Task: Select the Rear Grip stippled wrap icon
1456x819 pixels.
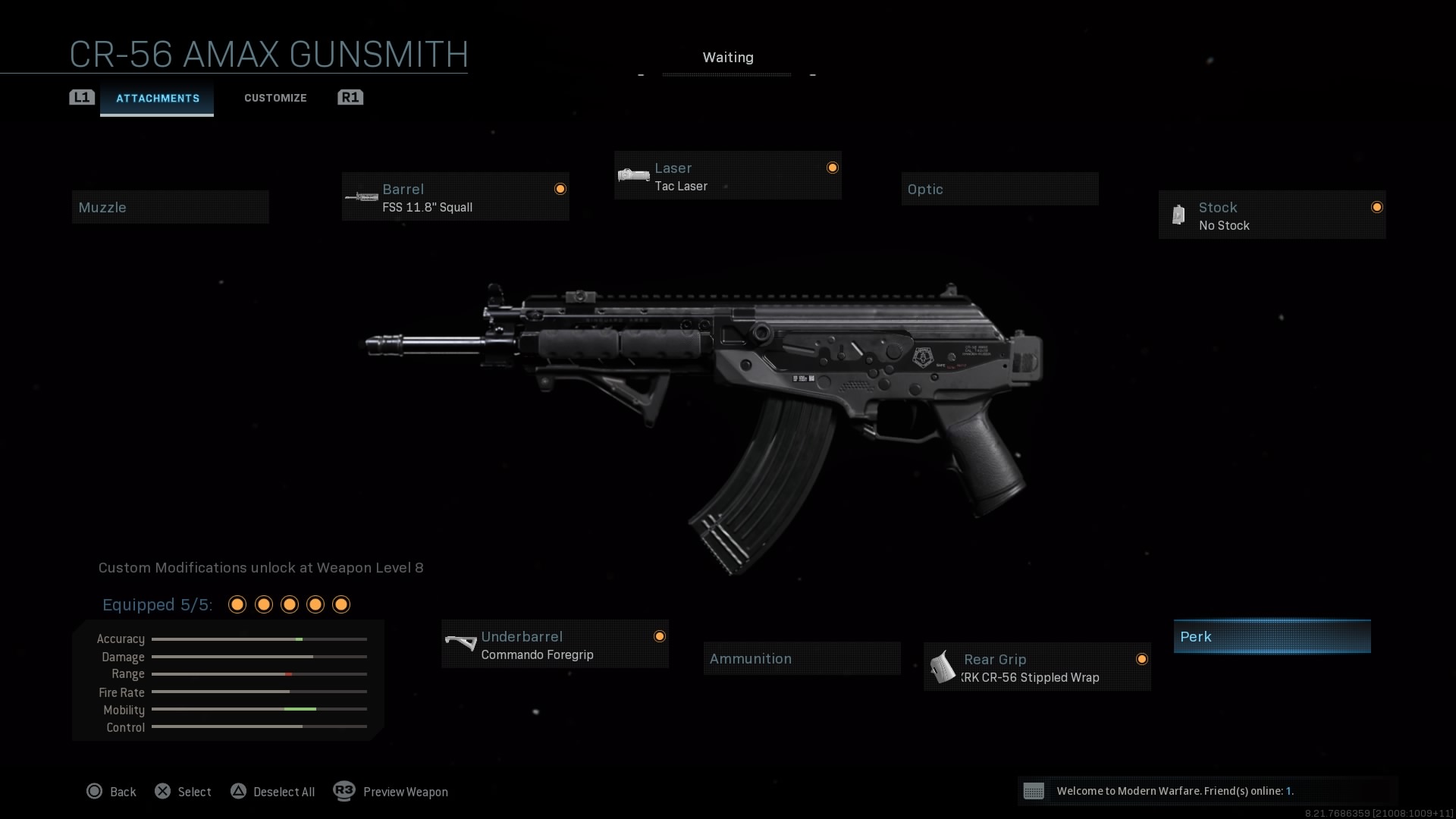Action: pos(943,667)
